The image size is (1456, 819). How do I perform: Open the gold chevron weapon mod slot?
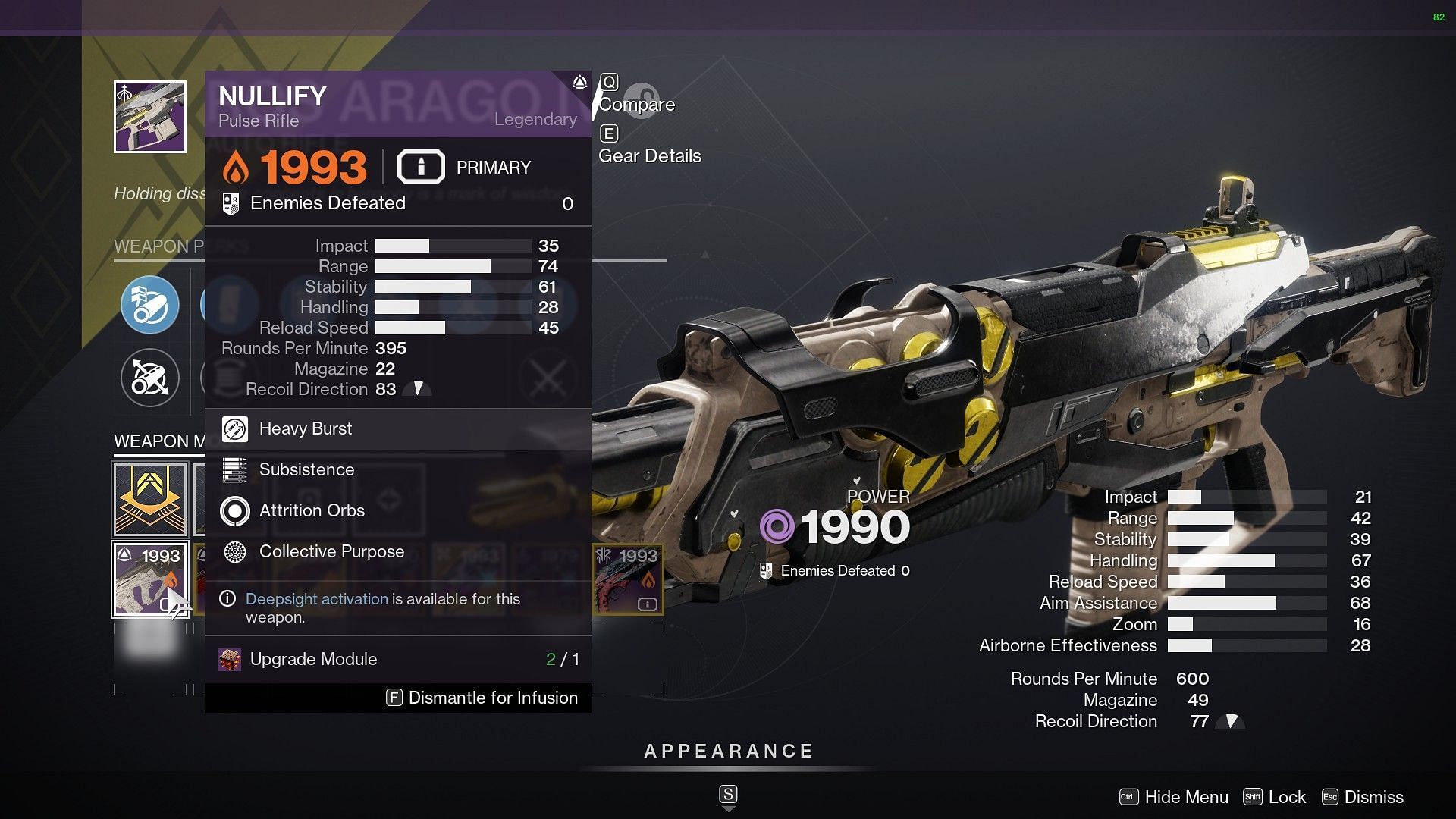[150, 499]
